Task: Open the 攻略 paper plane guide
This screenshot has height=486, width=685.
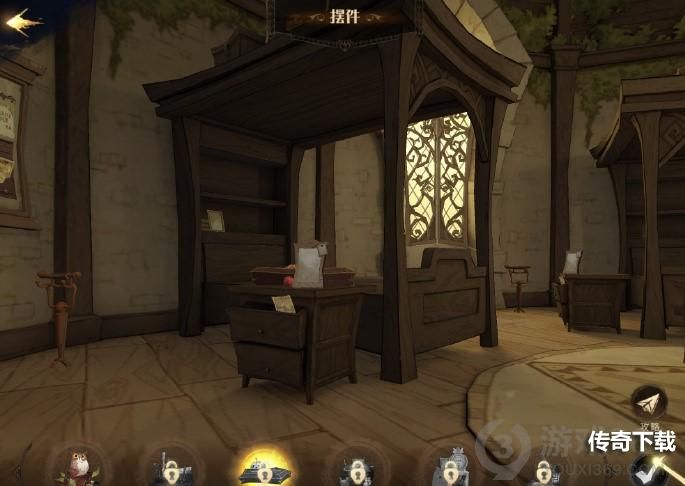Action: (x=647, y=402)
